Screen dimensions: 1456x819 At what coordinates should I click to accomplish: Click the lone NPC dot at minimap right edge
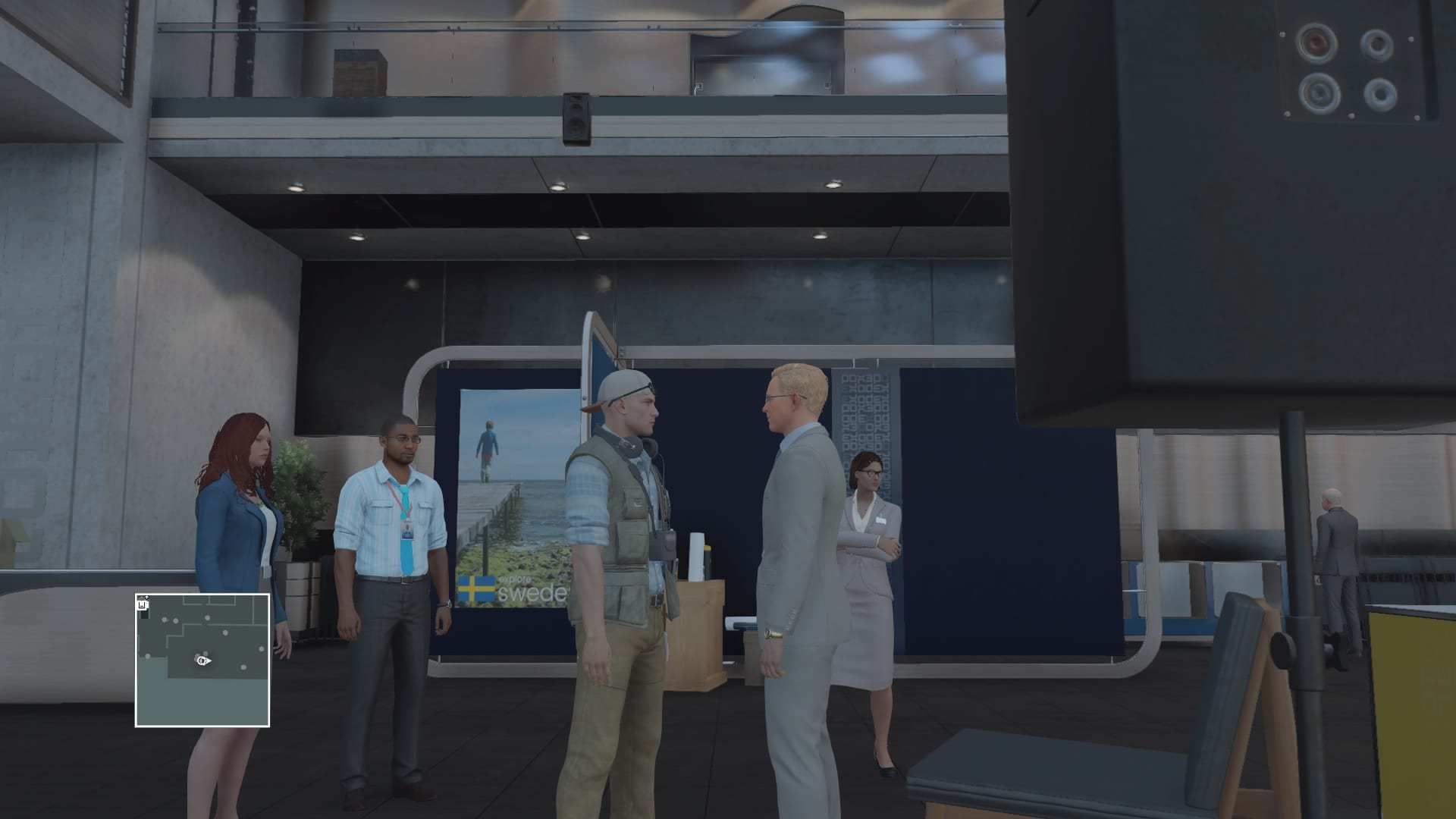tap(262, 650)
